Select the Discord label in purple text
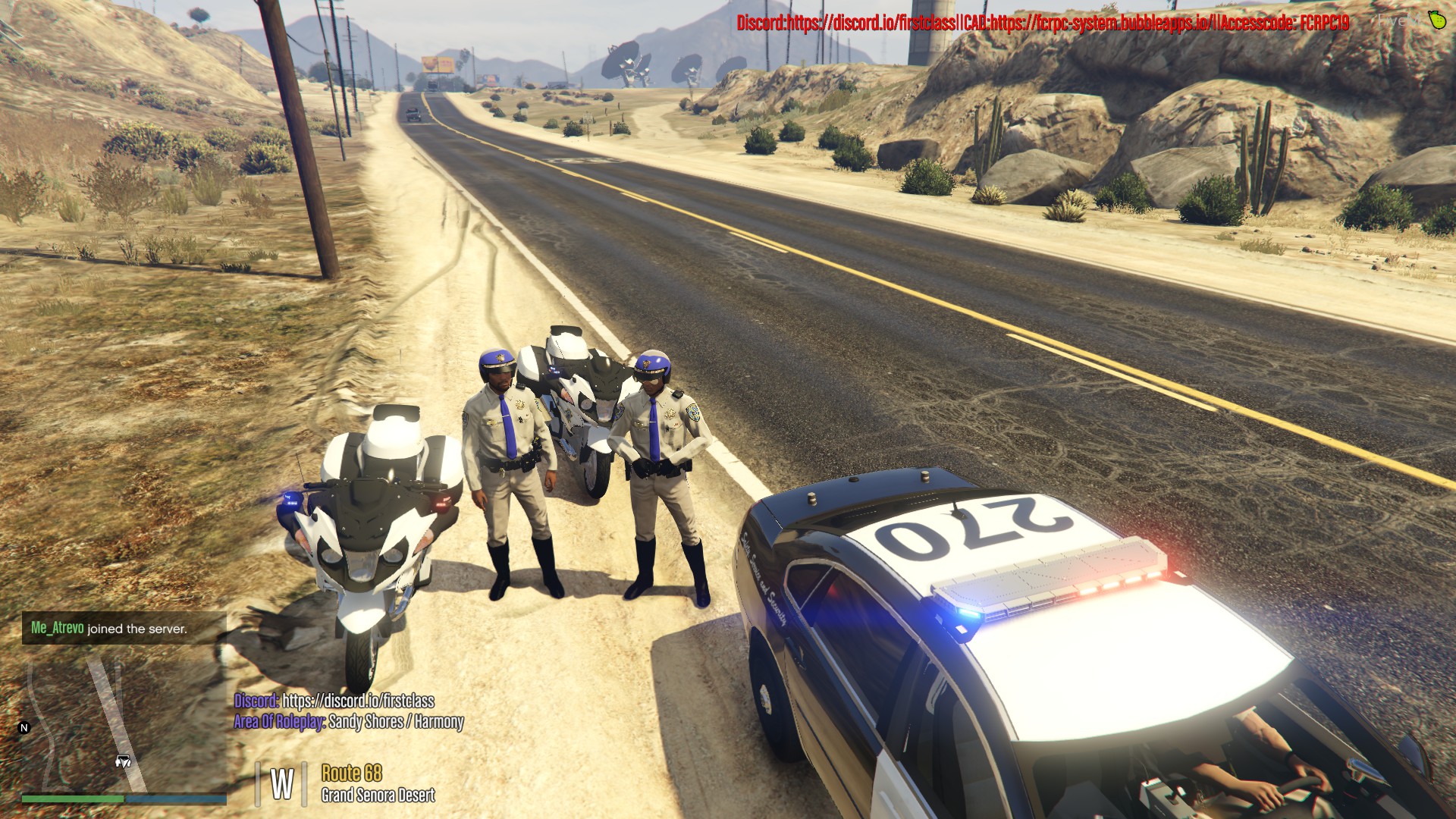Image resolution: width=1456 pixels, height=819 pixels. 255,701
